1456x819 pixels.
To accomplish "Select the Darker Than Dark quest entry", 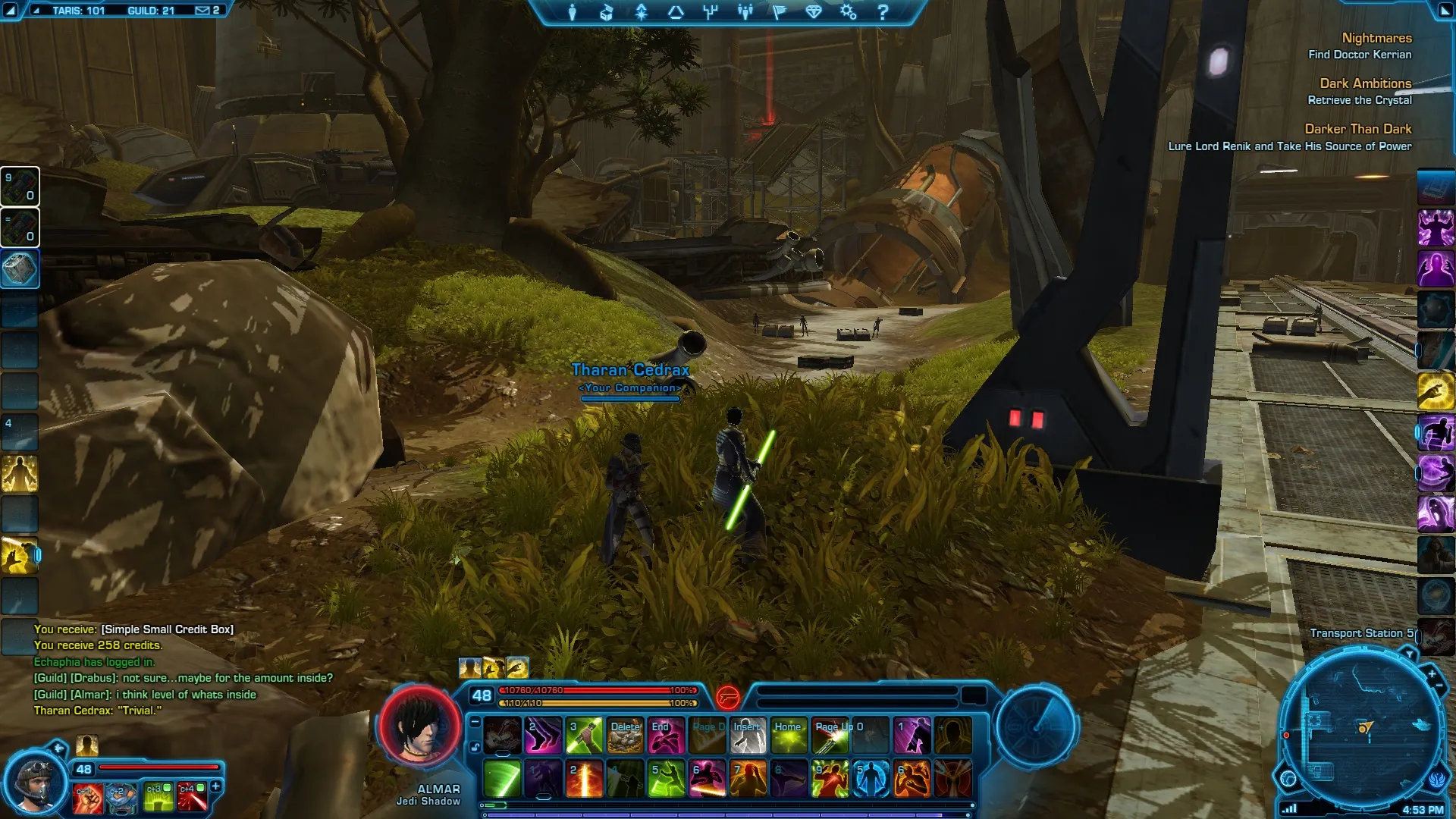I will click(1357, 129).
